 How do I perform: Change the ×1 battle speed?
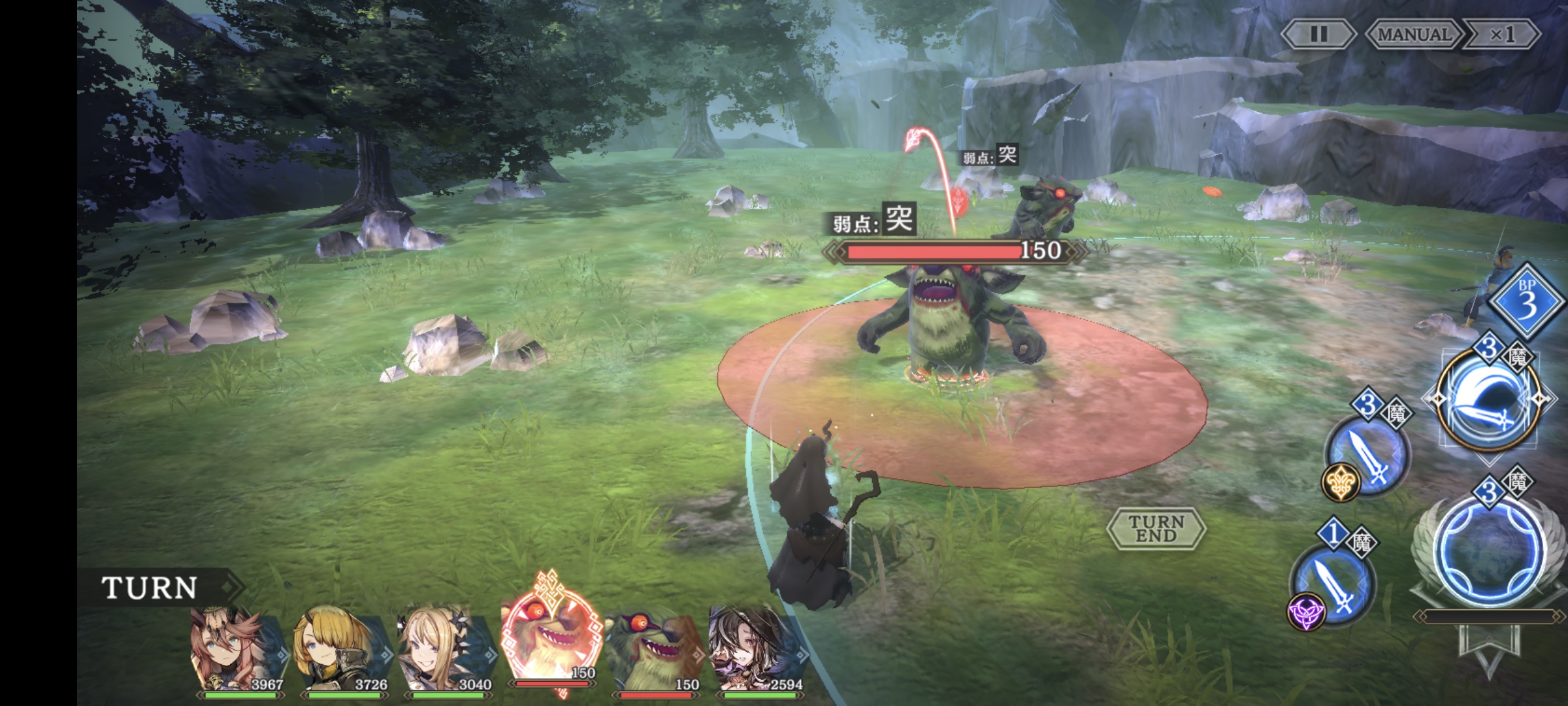(x=1502, y=34)
